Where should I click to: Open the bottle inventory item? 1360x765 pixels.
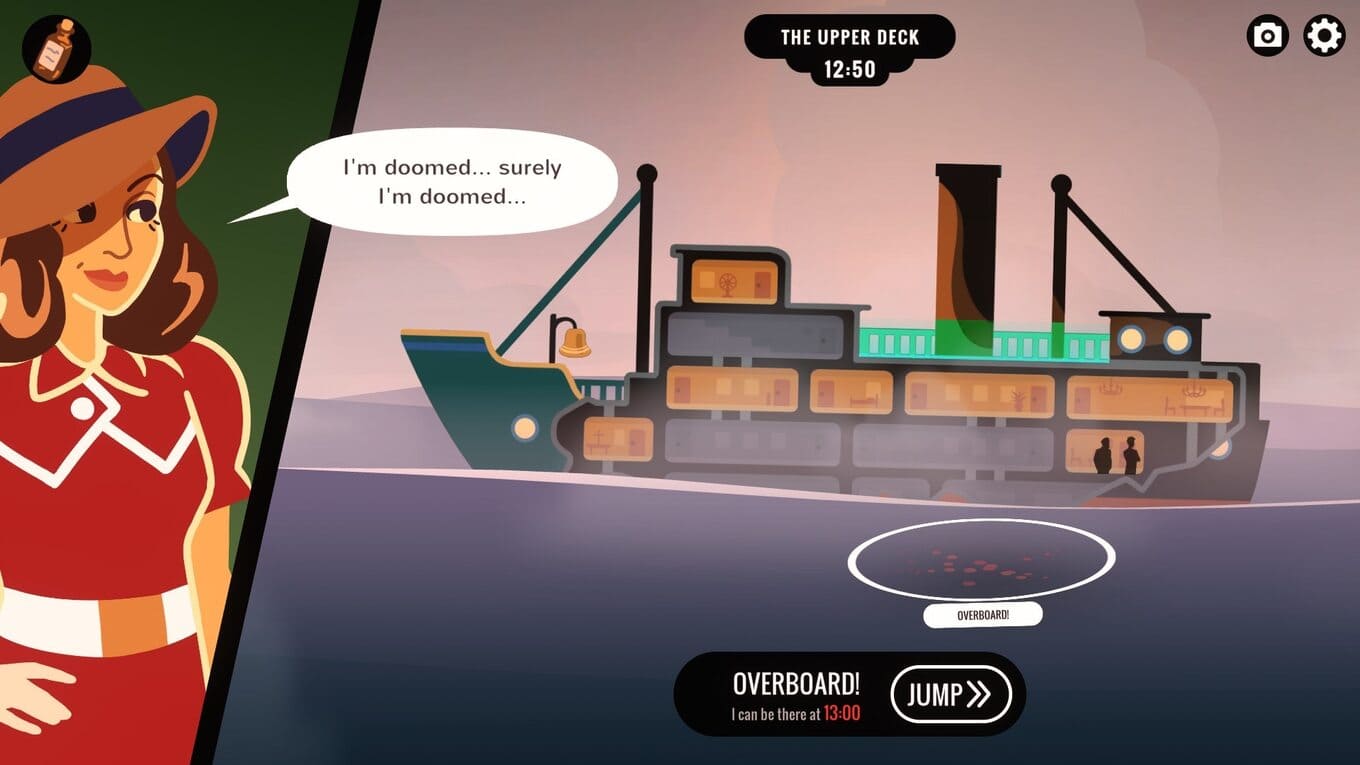(x=56, y=49)
